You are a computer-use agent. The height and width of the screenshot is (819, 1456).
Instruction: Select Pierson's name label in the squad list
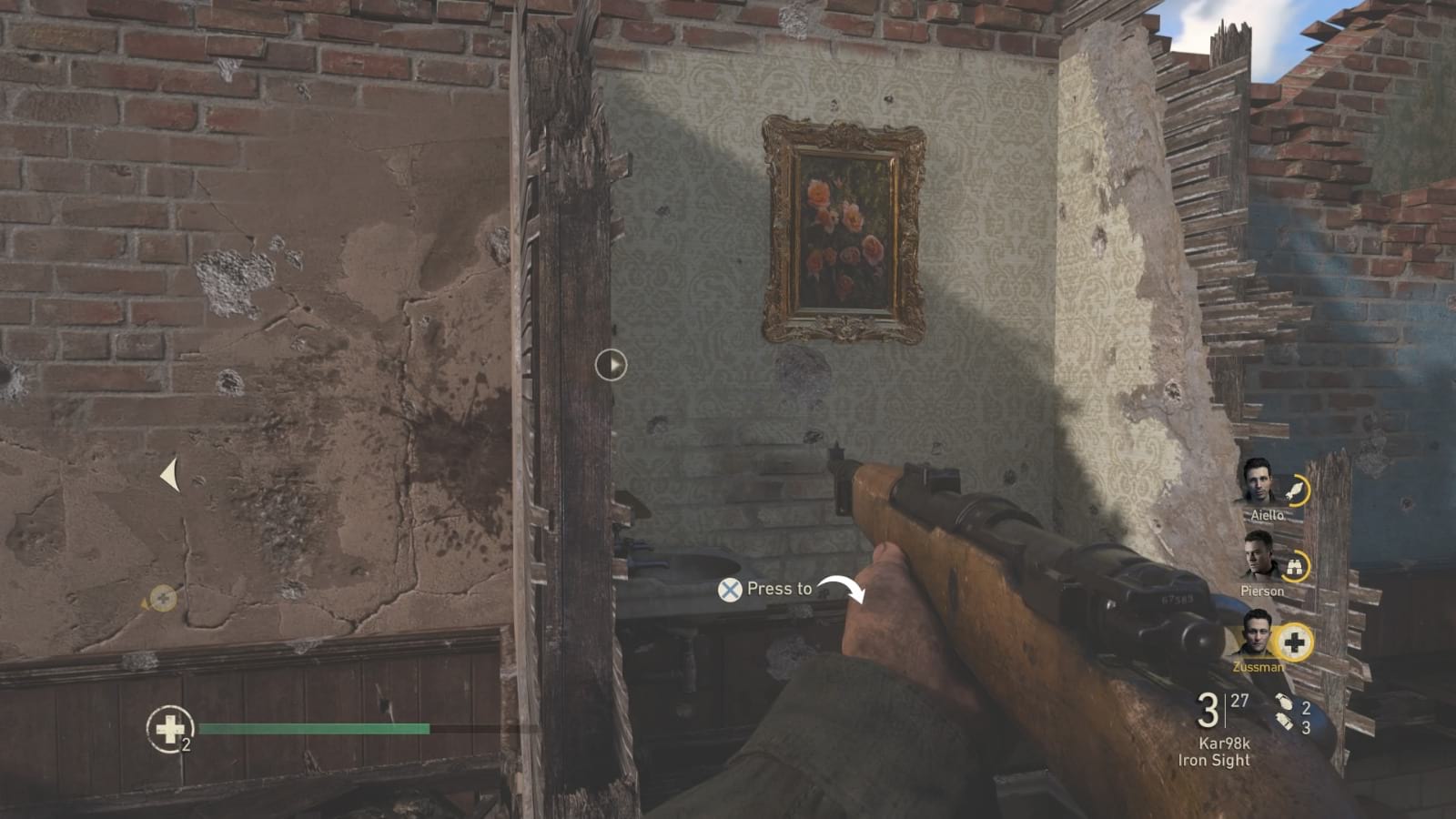(1263, 590)
